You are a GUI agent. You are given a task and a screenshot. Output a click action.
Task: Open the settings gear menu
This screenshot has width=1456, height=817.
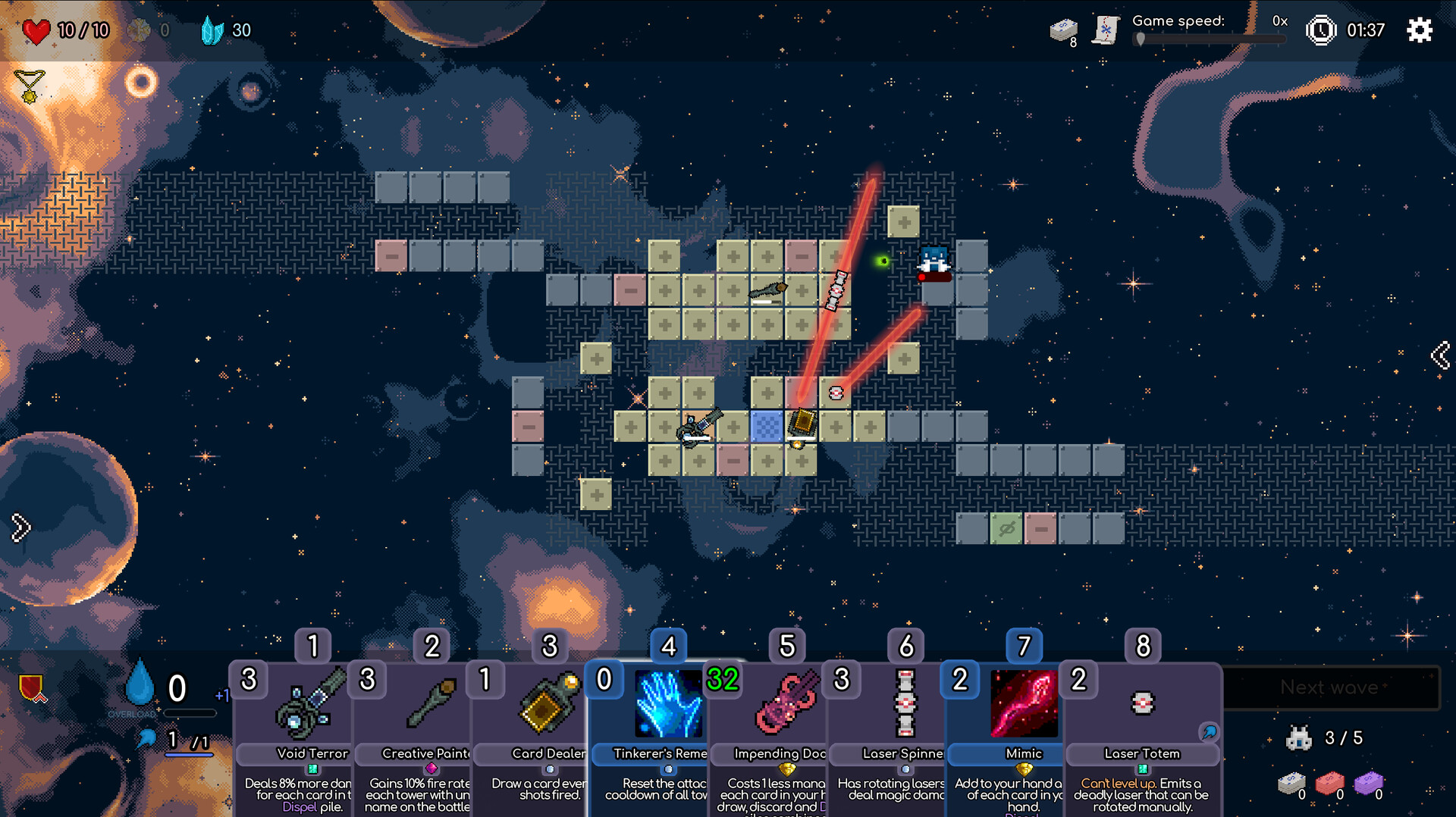tap(1419, 30)
